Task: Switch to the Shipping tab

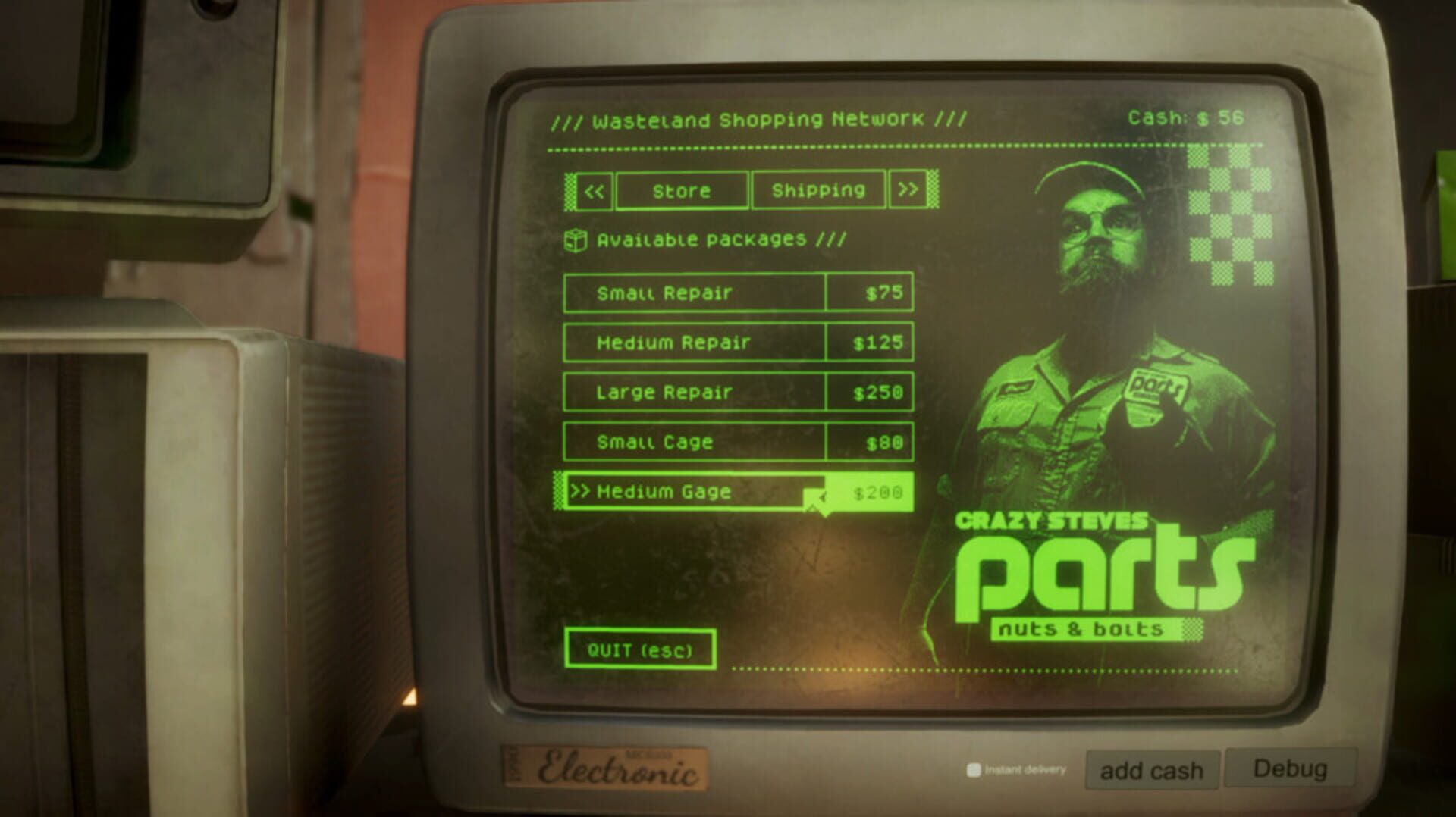Action: tap(817, 190)
